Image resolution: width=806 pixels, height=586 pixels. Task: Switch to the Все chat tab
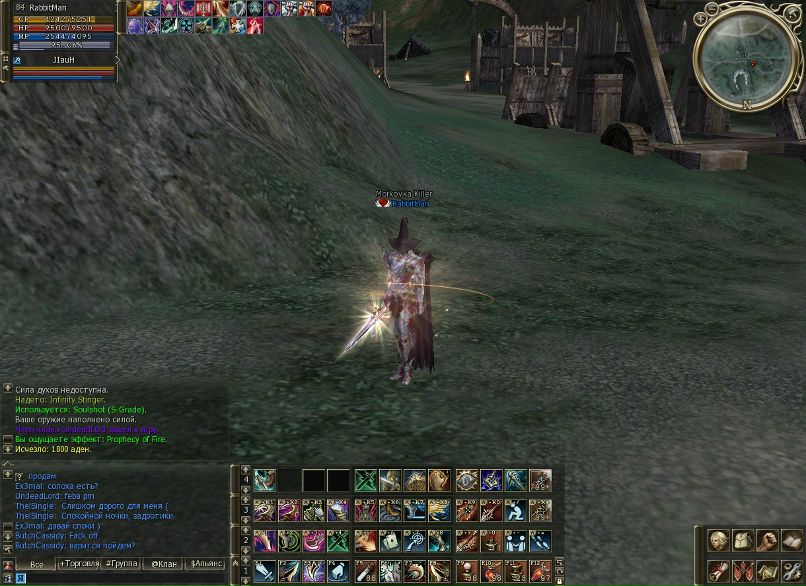coord(36,565)
